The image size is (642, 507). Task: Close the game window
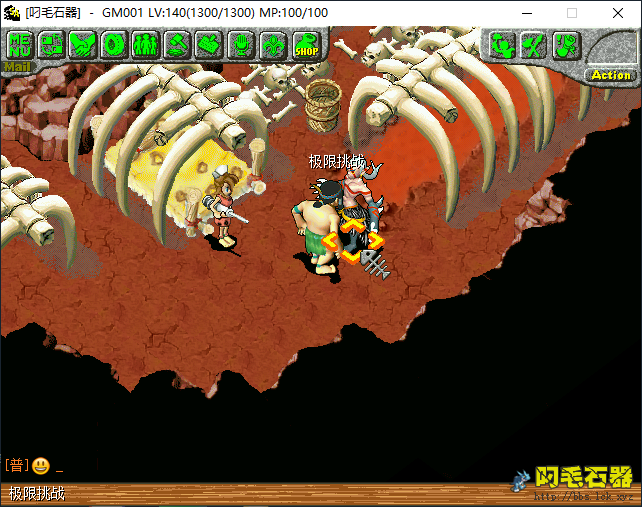(x=617, y=13)
